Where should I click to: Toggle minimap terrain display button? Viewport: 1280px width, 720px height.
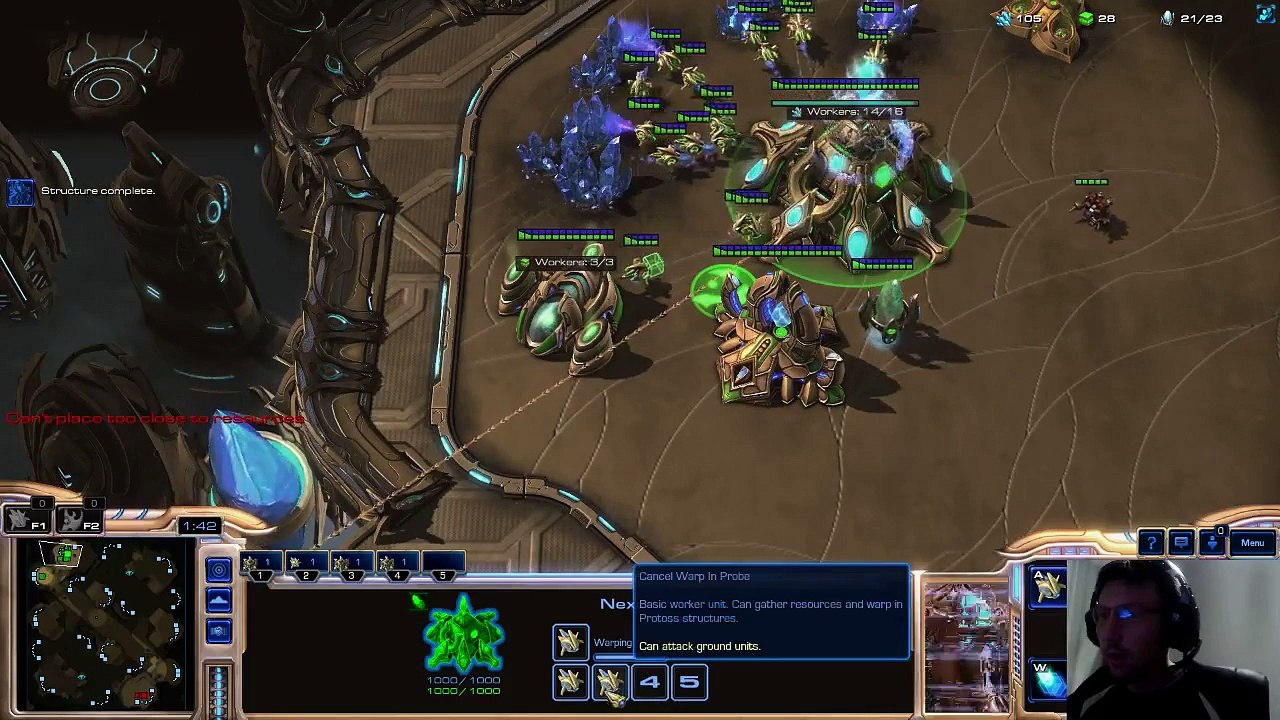click(x=219, y=600)
